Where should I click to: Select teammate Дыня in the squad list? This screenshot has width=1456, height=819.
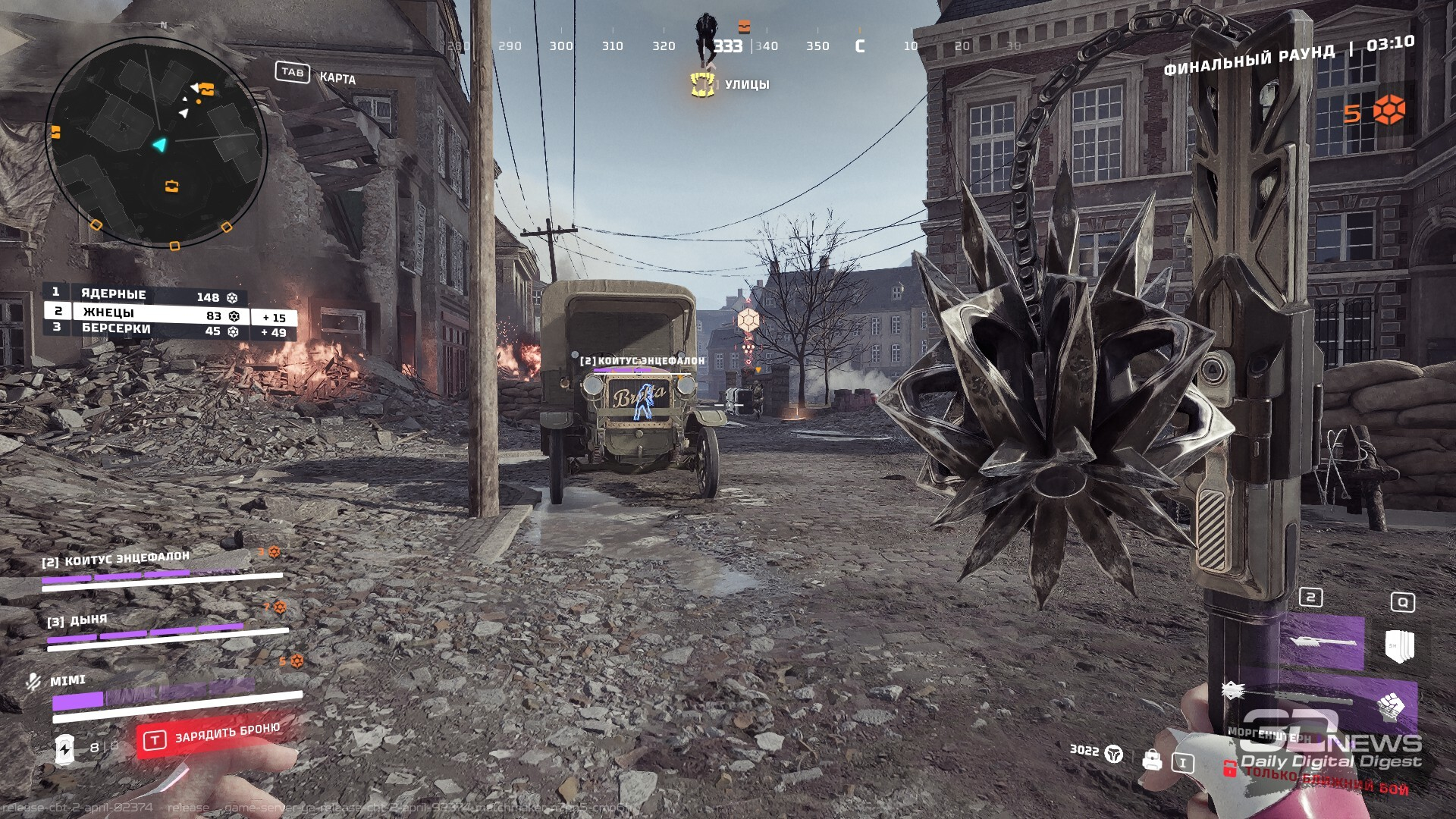point(77,620)
